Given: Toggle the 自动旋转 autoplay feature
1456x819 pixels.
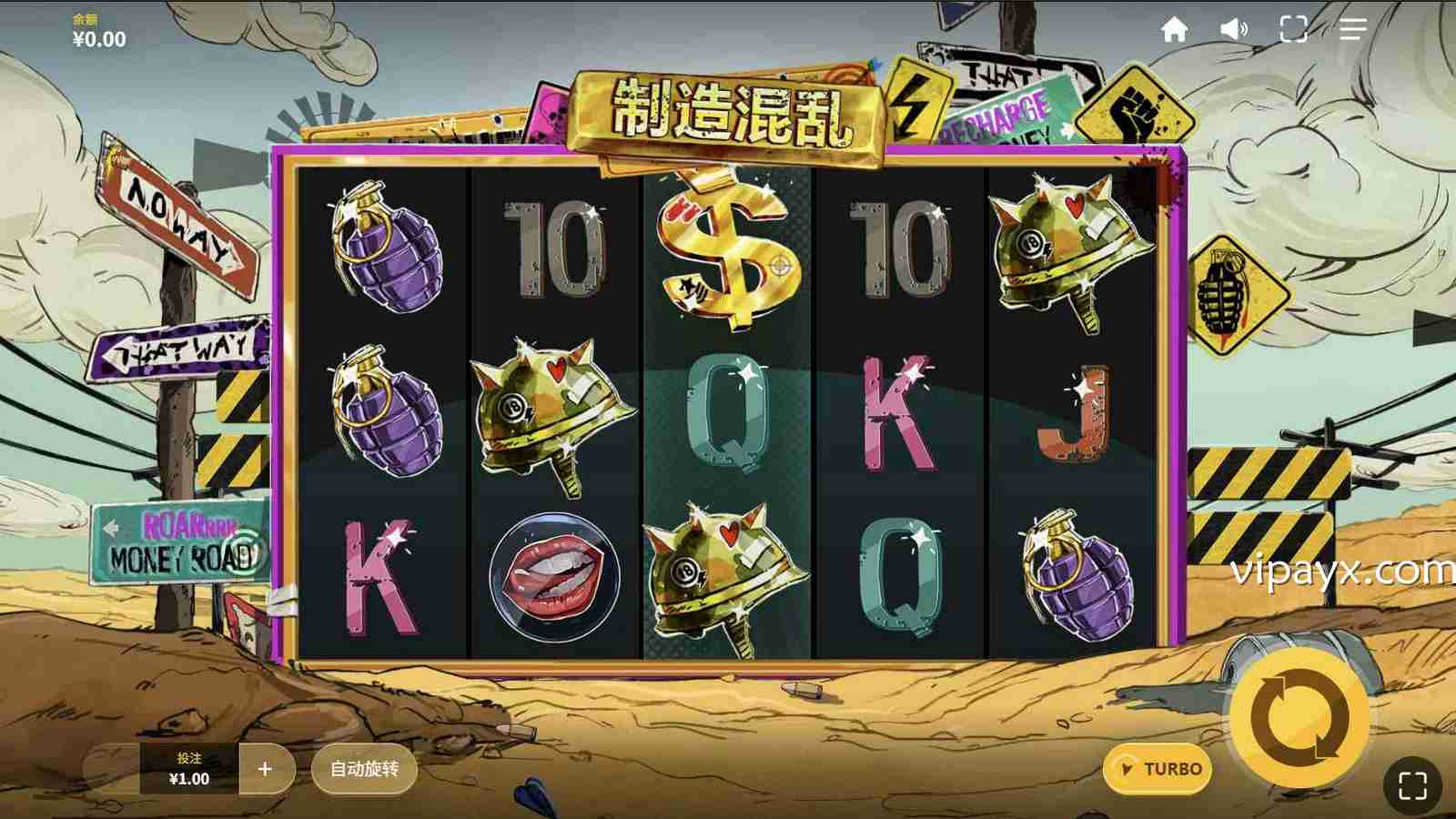Looking at the screenshot, I should coord(363,768).
